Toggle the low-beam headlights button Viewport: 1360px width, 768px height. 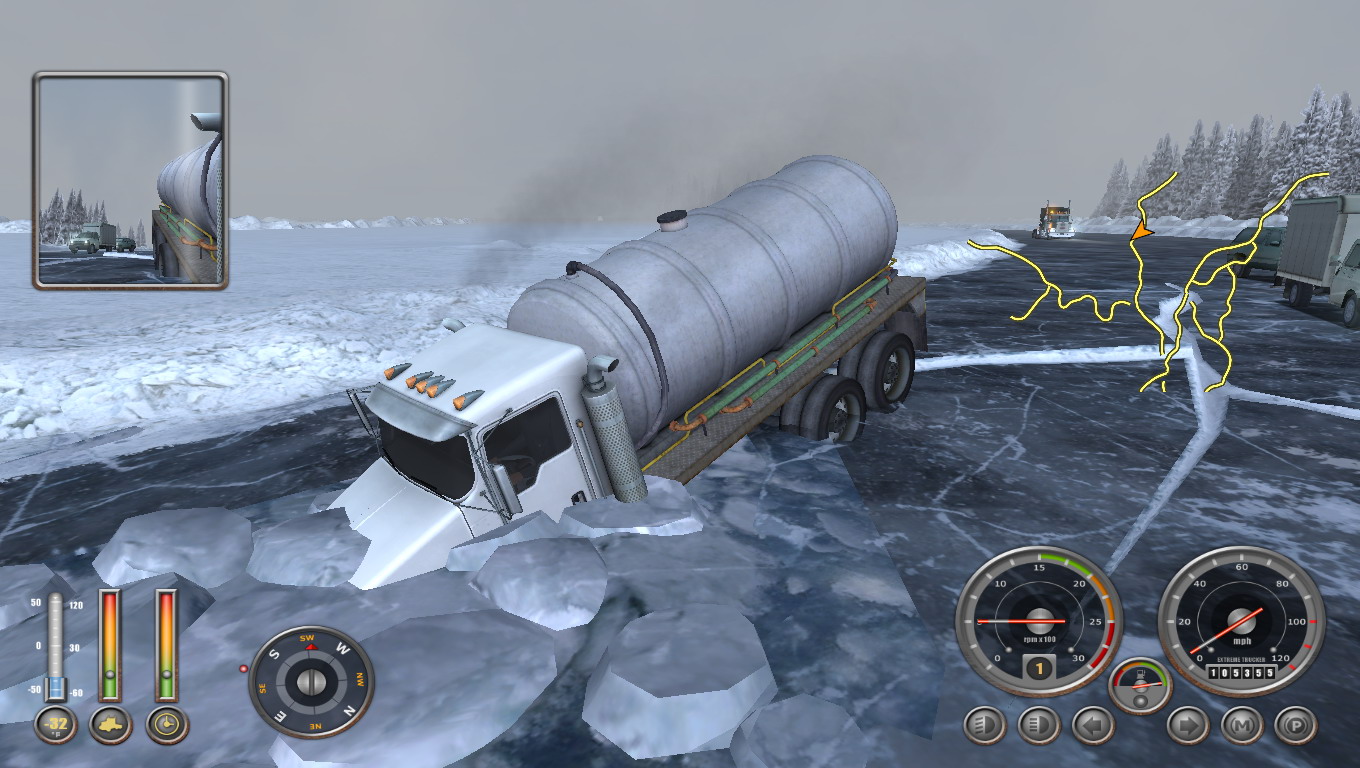tap(984, 725)
